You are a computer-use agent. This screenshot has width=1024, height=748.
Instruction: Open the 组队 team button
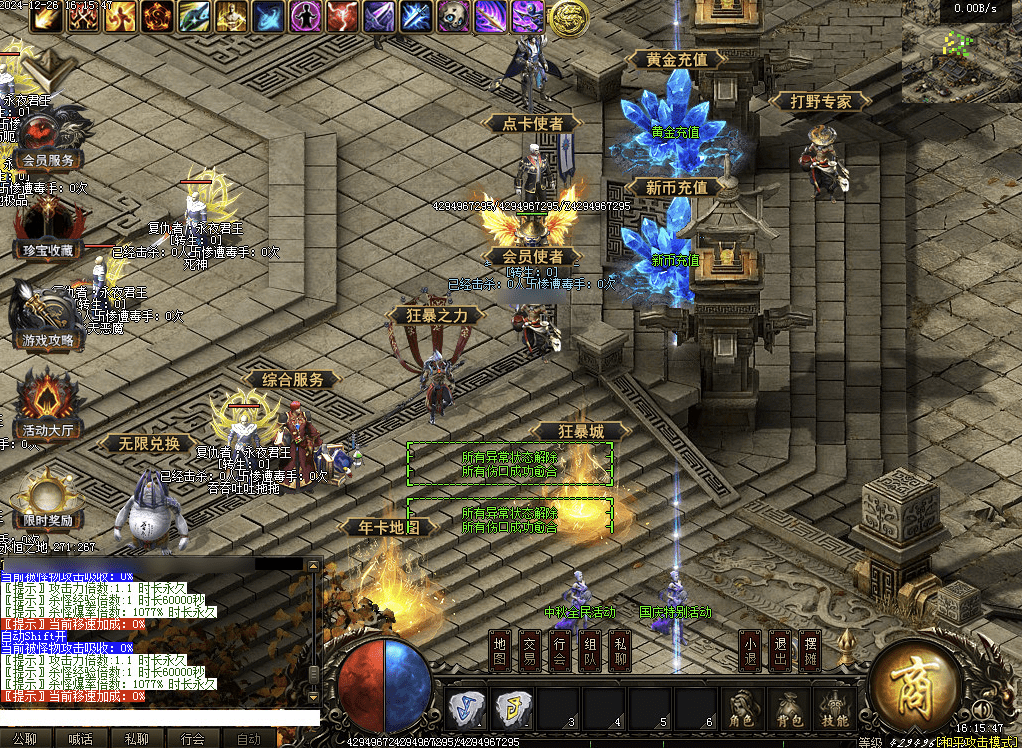[591, 652]
